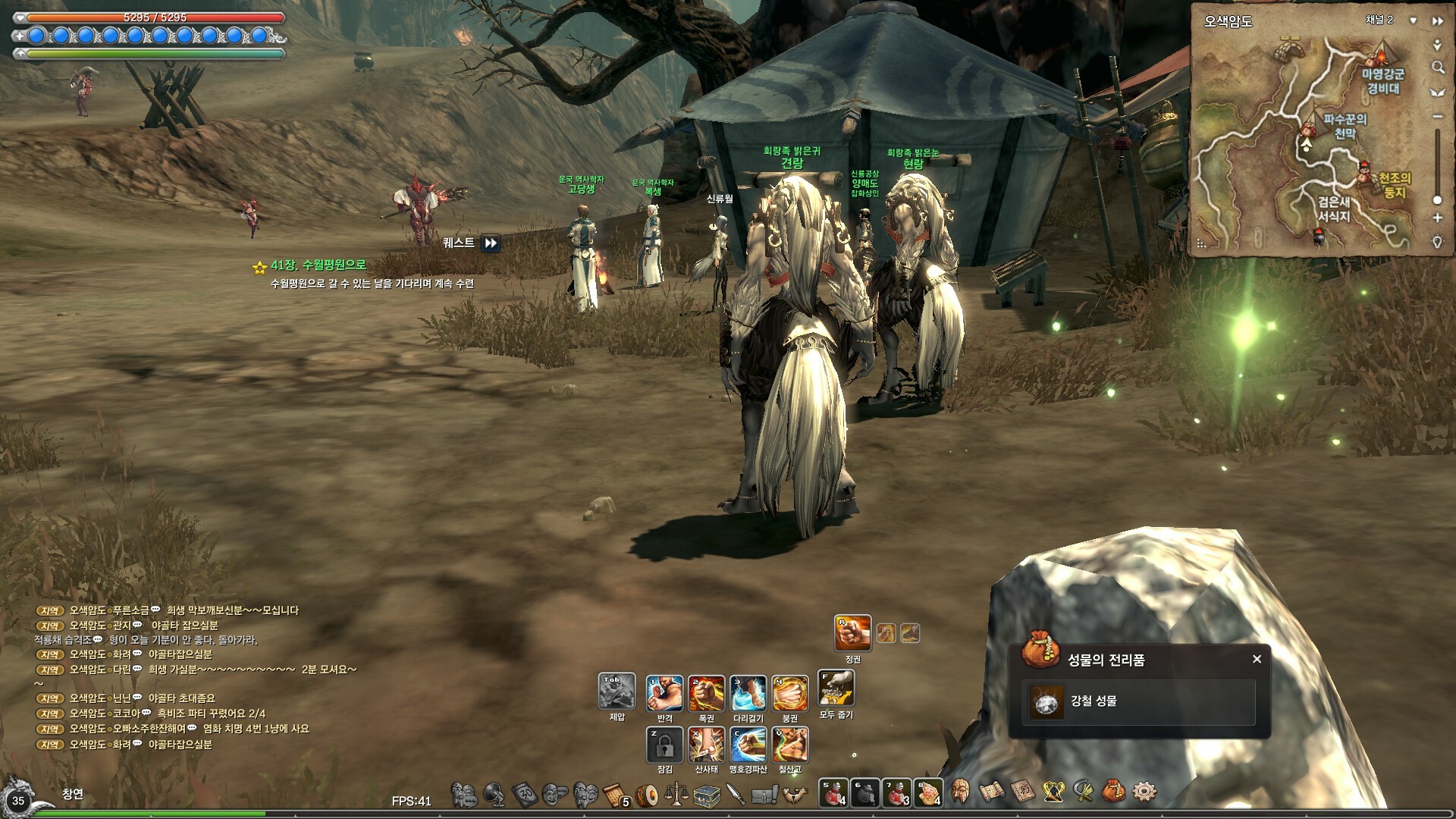Activate the 붕권 skill icon
This screenshot has width=1456, height=819.
(x=789, y=693)
